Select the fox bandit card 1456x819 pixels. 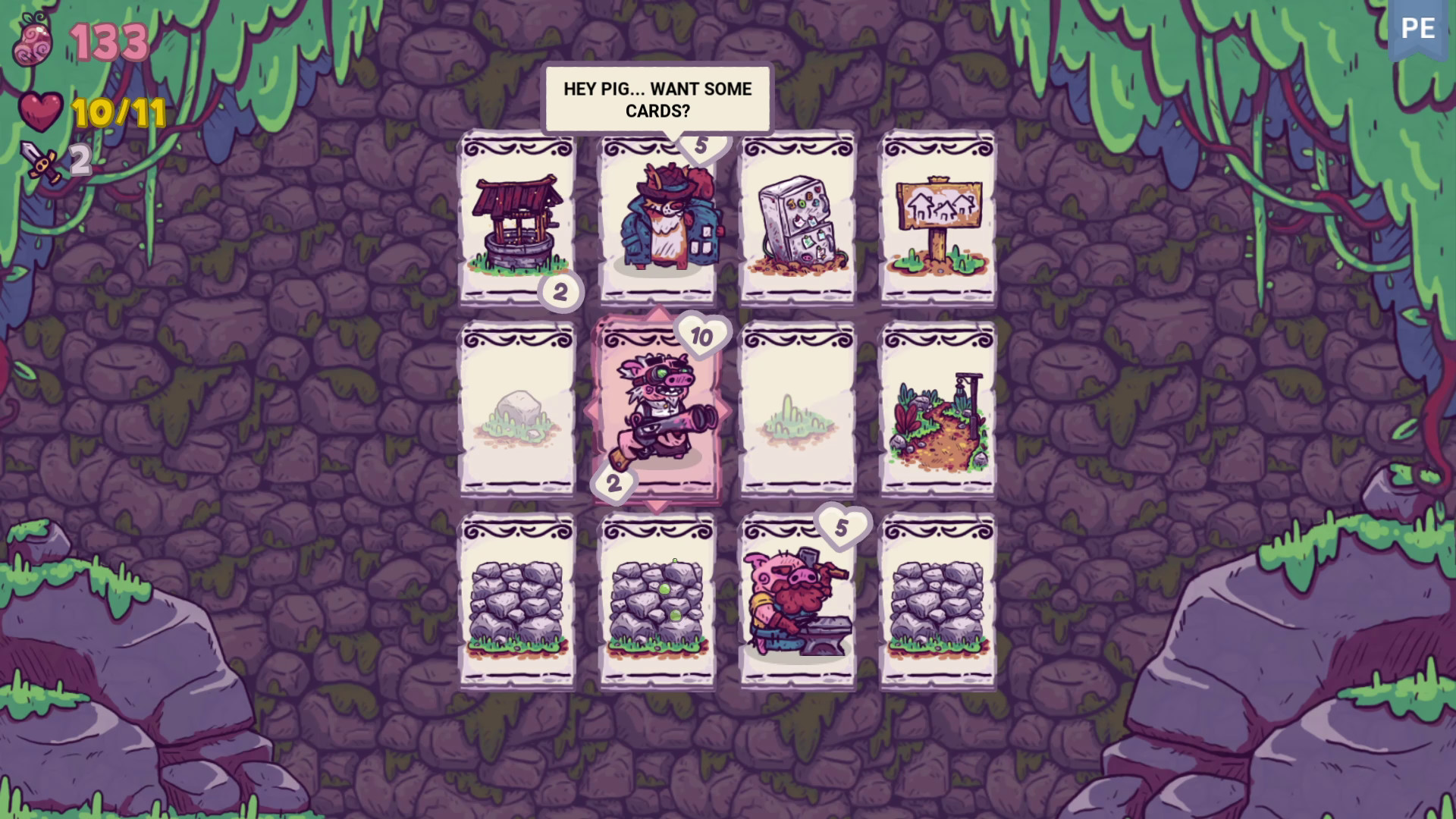(x=658, y=220)
